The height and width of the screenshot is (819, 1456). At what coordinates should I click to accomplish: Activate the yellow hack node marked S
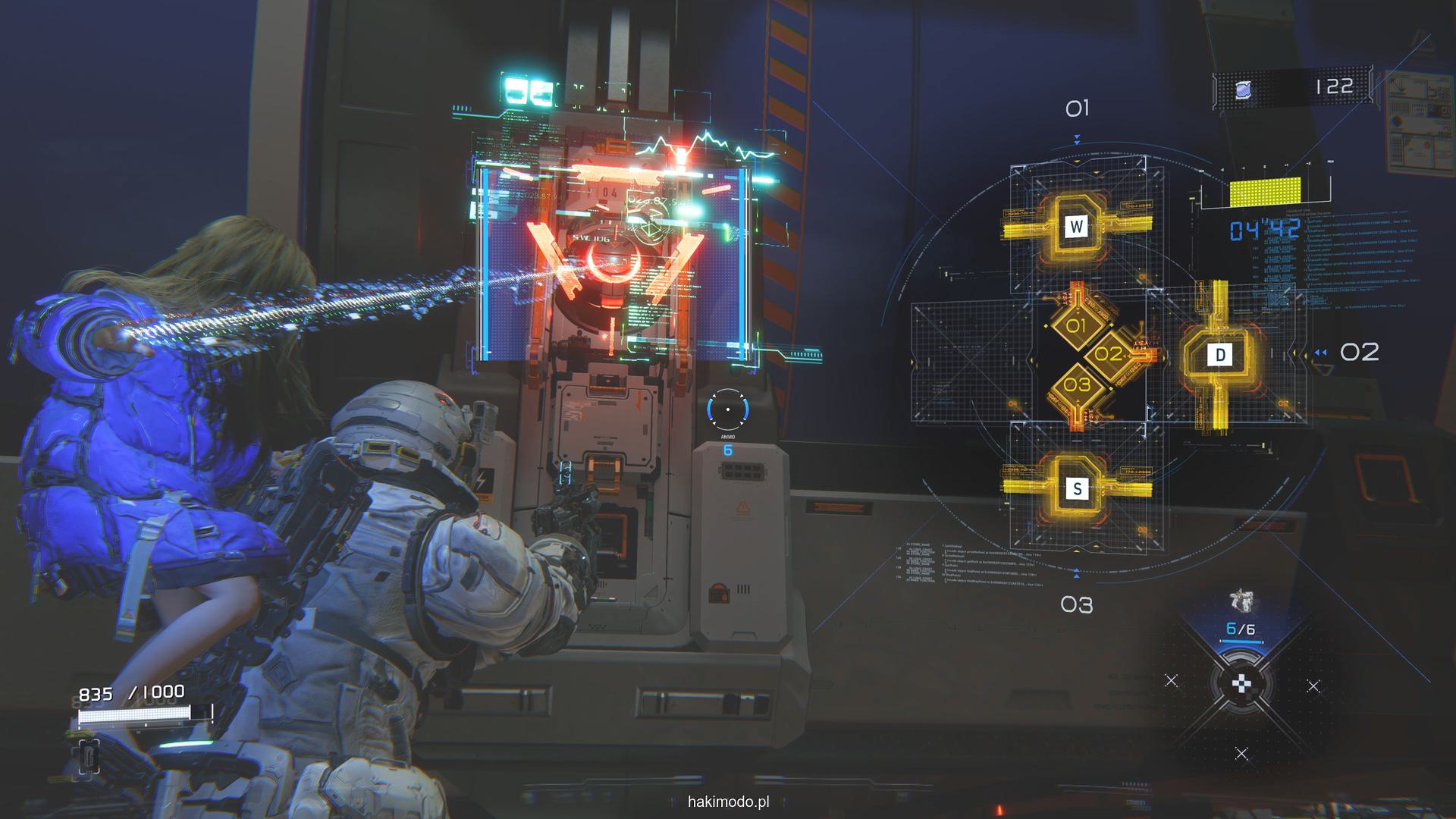[x=1077, y=488]
